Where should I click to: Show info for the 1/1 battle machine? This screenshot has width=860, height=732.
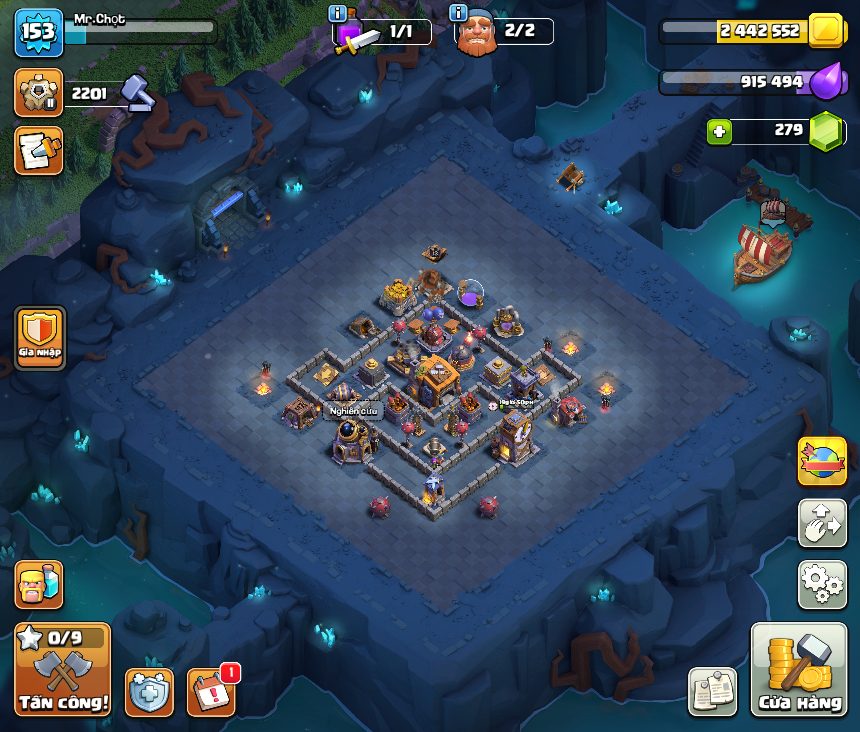(x=338, y=14)
